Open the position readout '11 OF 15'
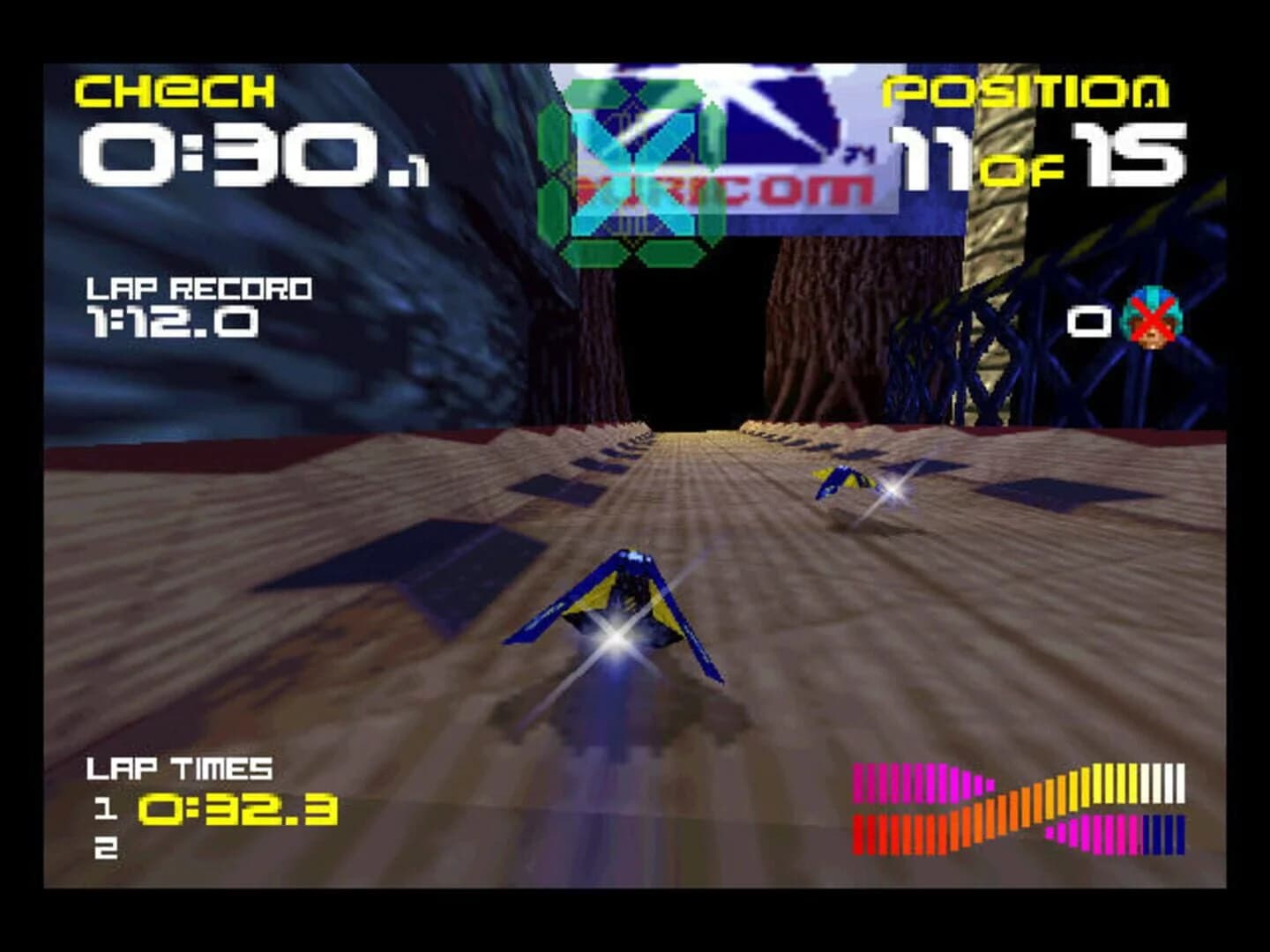The width and height of the screenshot is (1270, 952). click(1041, 154)
